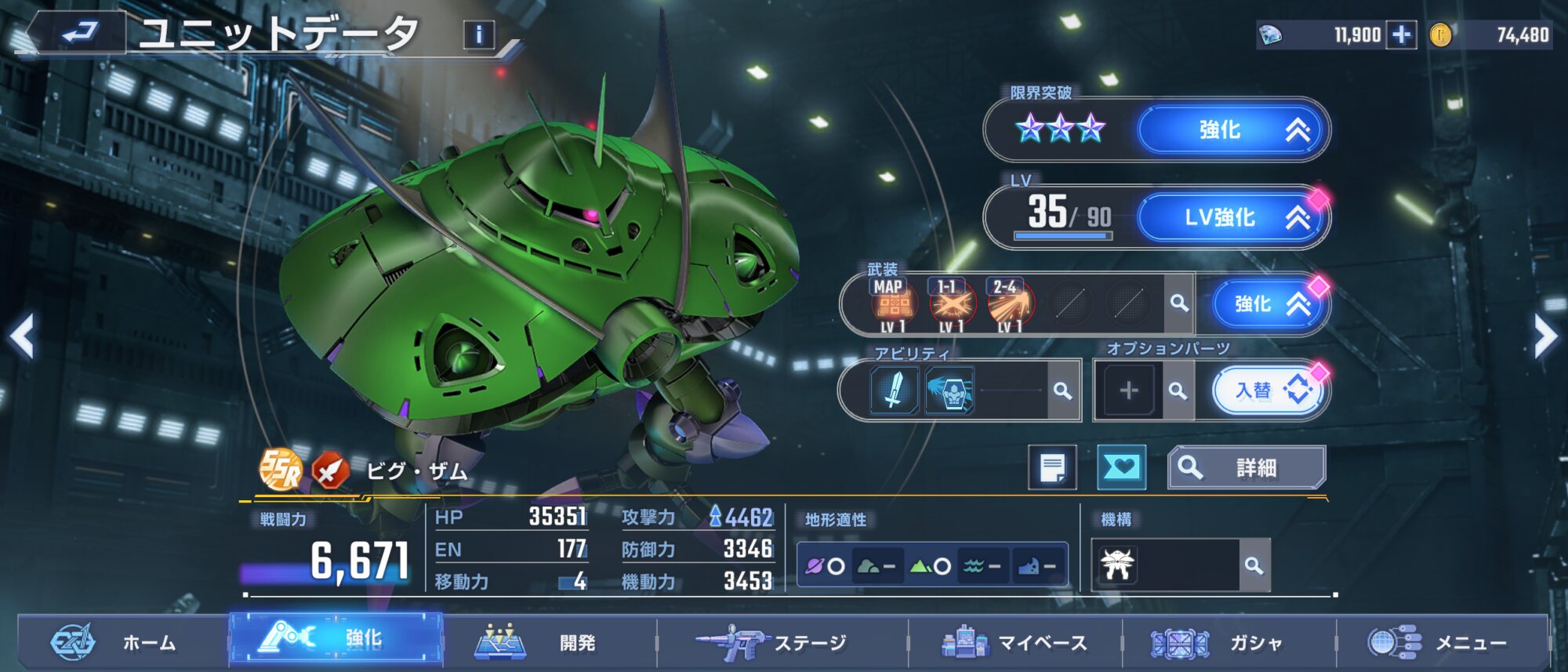
Task: Open the unit data info icon
Action: tap(479, 35)
